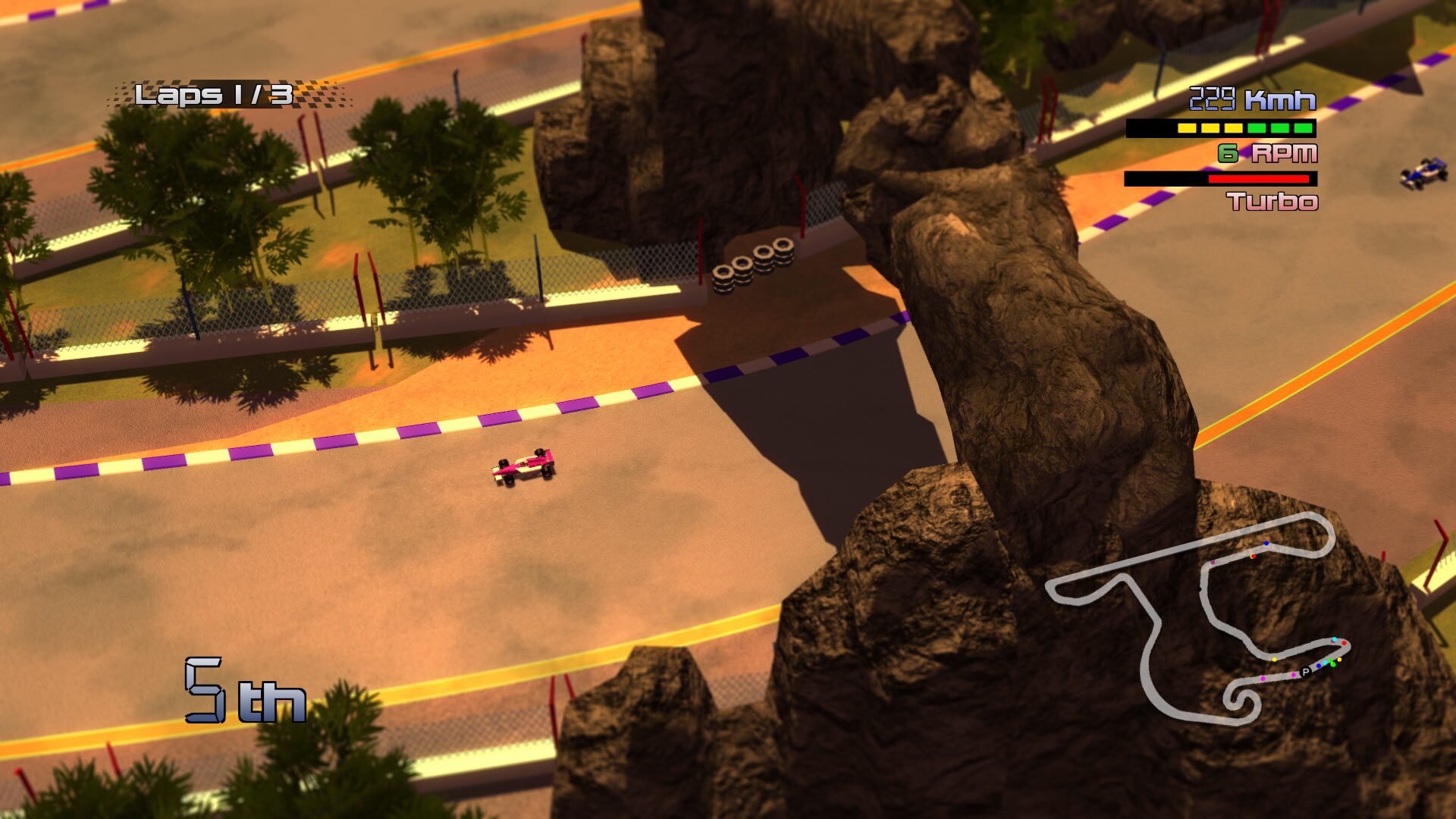The width and height of the screenshot is (1456, 819).
Task: Click the yellow dot on the minimap circuit
Action: point(1274,660)
